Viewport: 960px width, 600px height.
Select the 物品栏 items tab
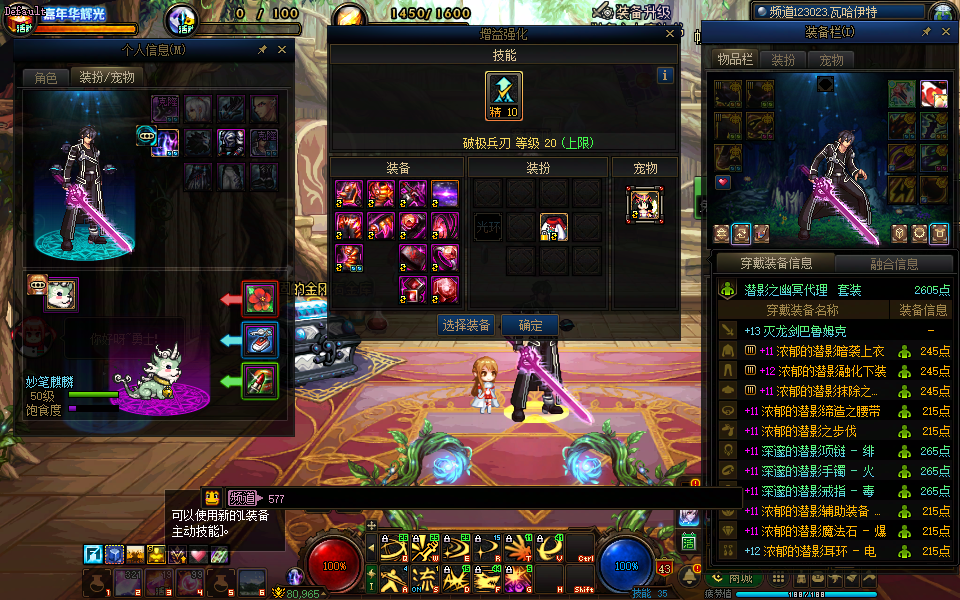point(735,60)
